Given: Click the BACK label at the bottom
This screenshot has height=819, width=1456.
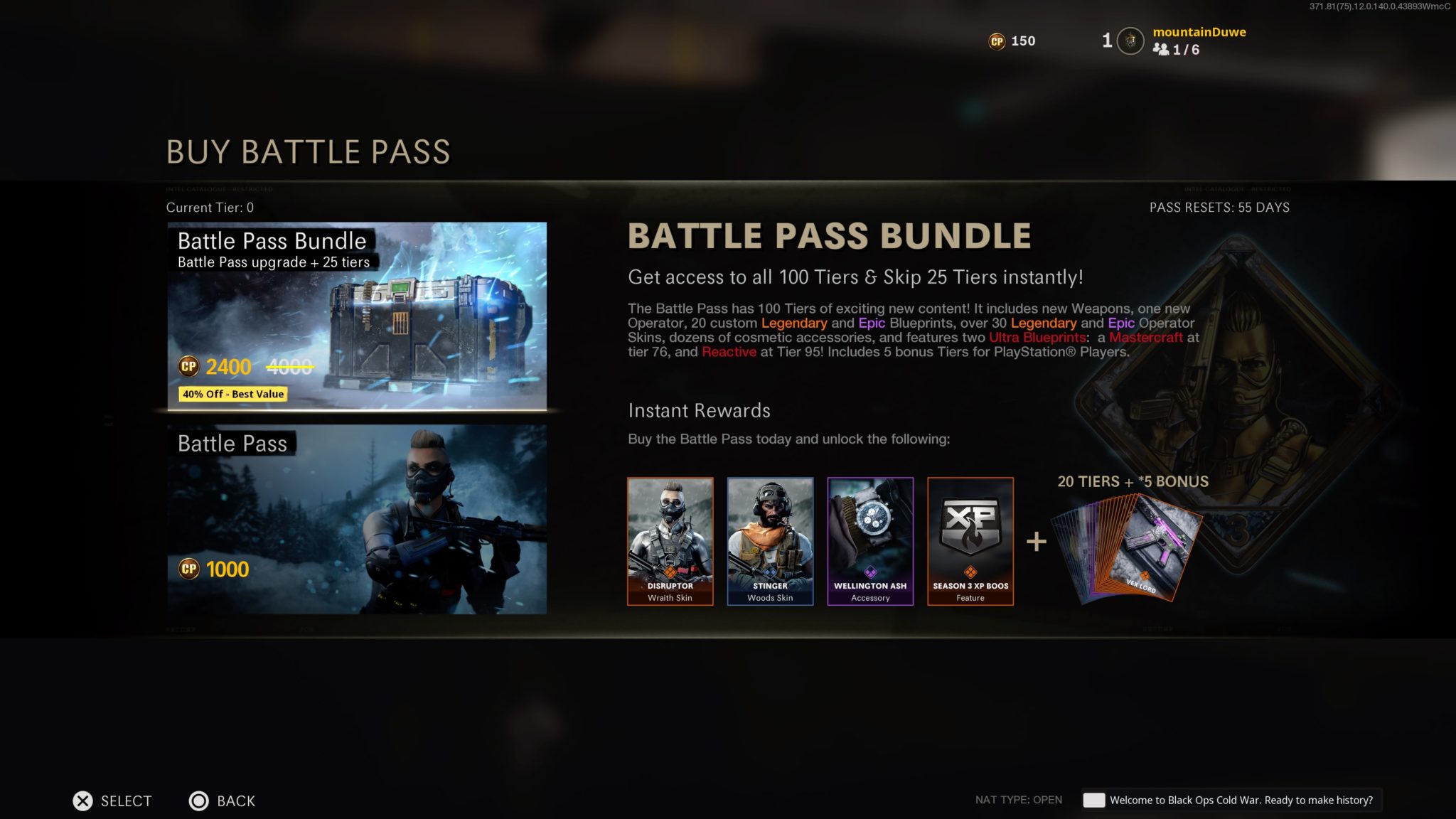Looking at the screenshot, I should [x=235, y=801].
